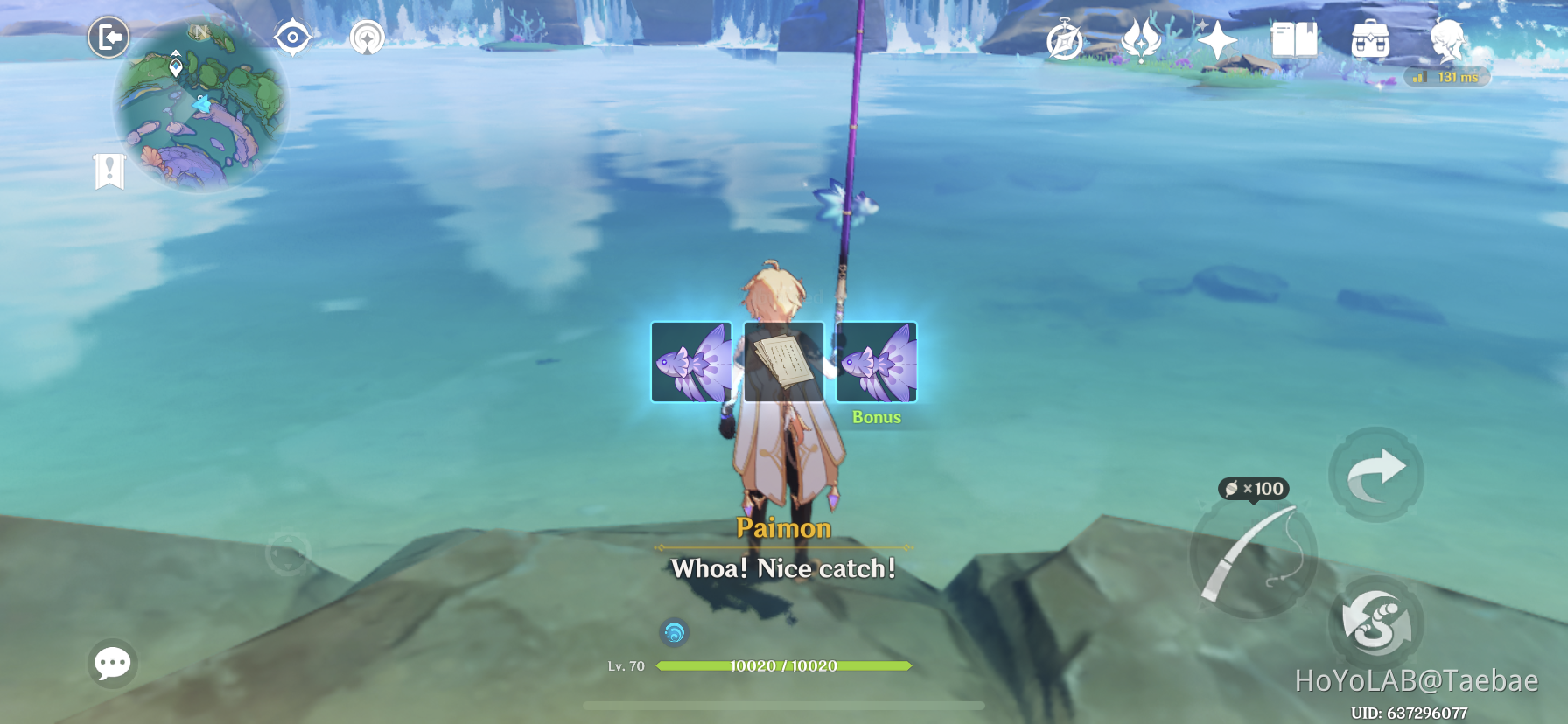This screenshot has height=724, width=1568.
Task: Click the x100 bait counter
Action: 1256,490
